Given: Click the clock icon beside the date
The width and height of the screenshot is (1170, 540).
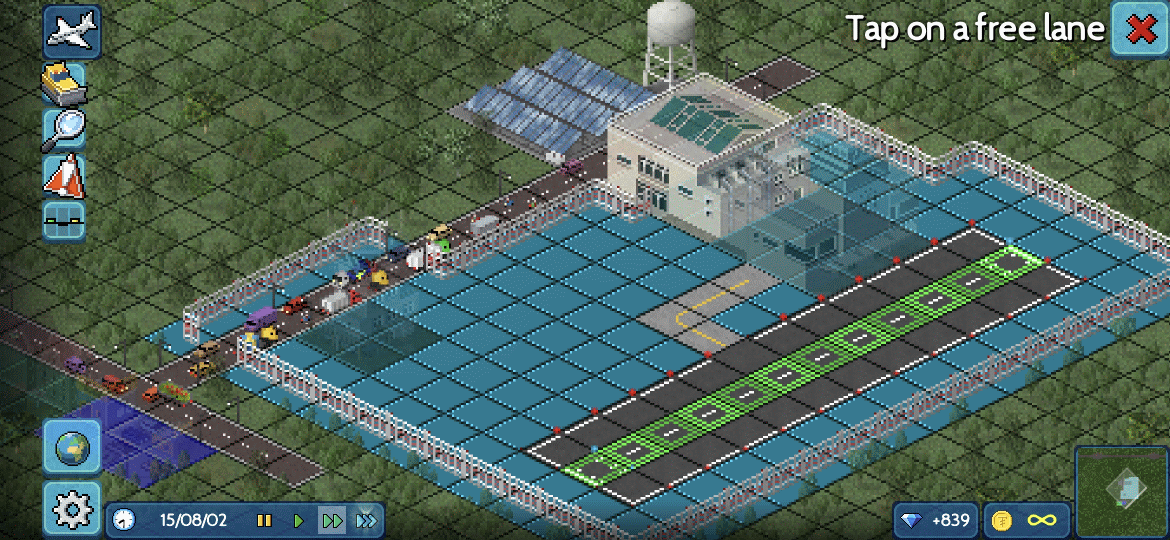Looking at the screenshot, I should tap(124, 520).
